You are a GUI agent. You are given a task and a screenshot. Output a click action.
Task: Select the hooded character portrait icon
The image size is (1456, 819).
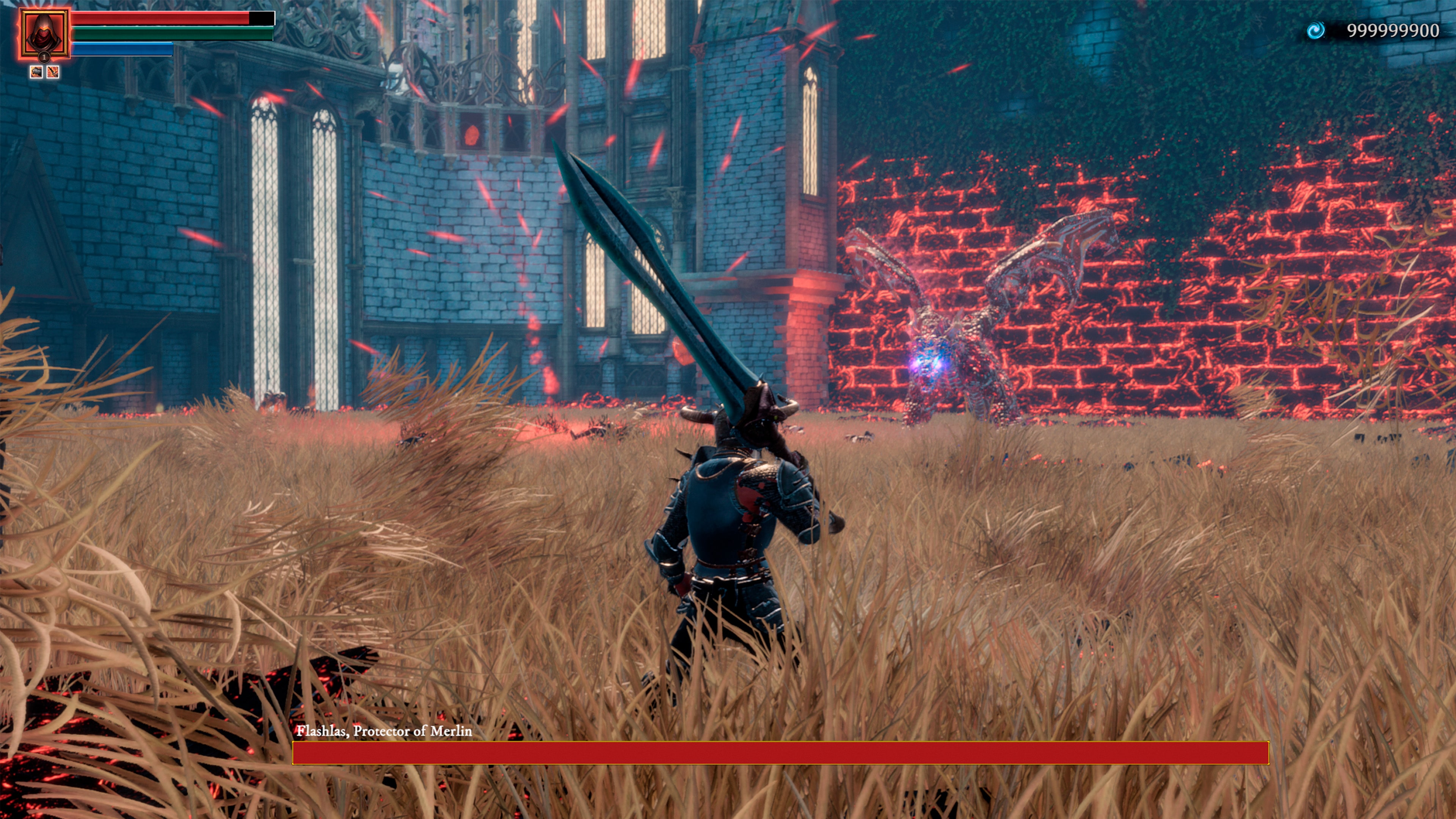pyautogui.click(x=44, y=33)
